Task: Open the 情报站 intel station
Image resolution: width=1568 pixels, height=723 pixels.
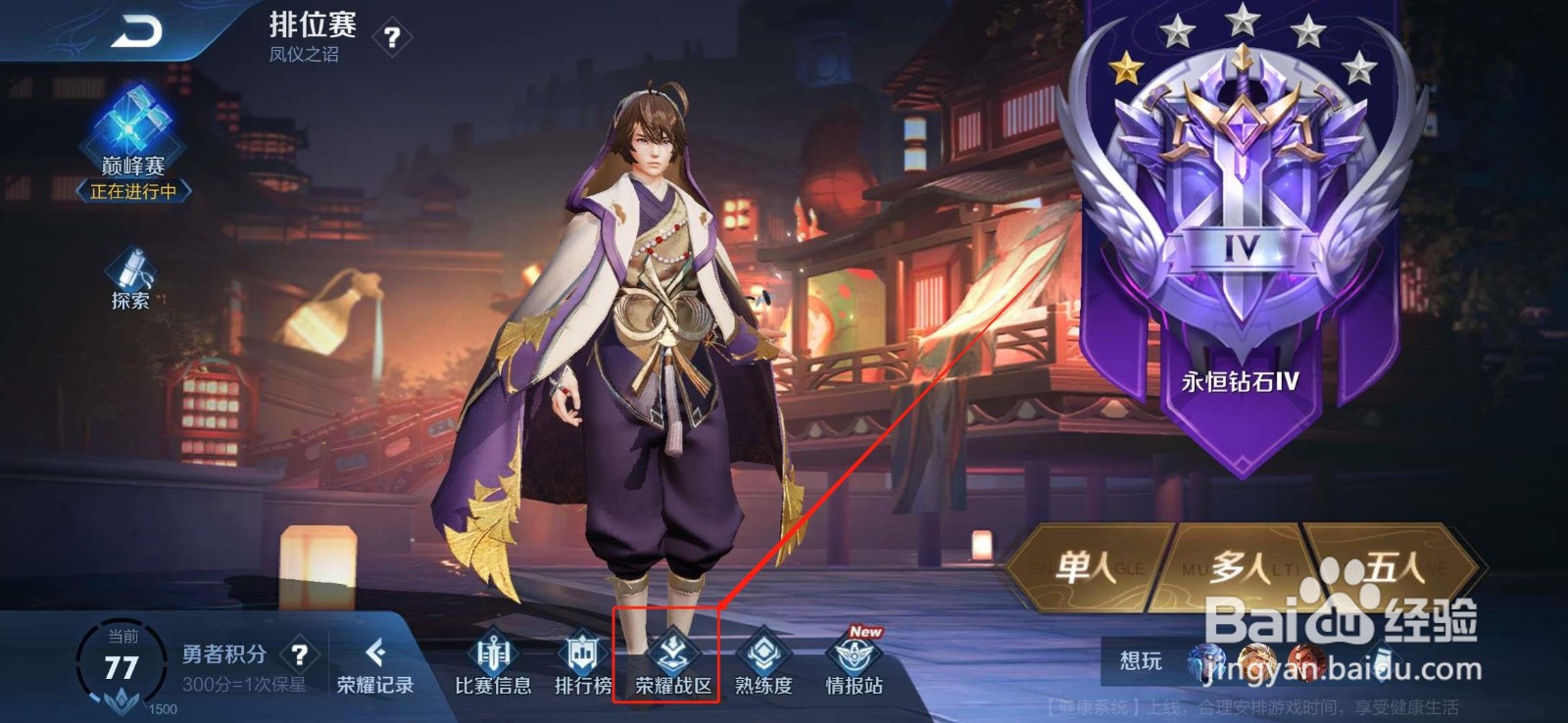Action: (x=853, y=666)
